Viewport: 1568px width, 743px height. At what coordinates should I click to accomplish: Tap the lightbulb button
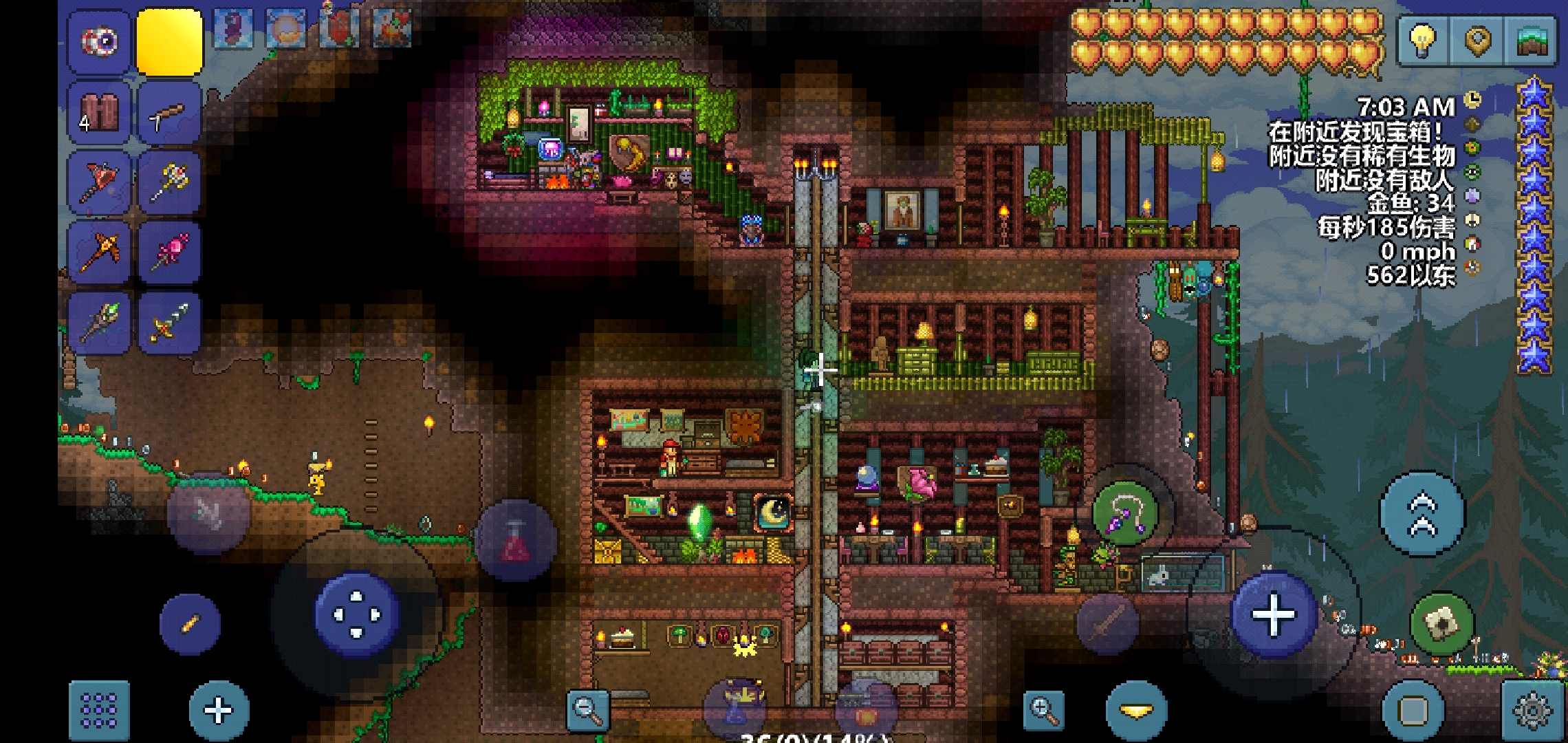[x=1423, y=40]
